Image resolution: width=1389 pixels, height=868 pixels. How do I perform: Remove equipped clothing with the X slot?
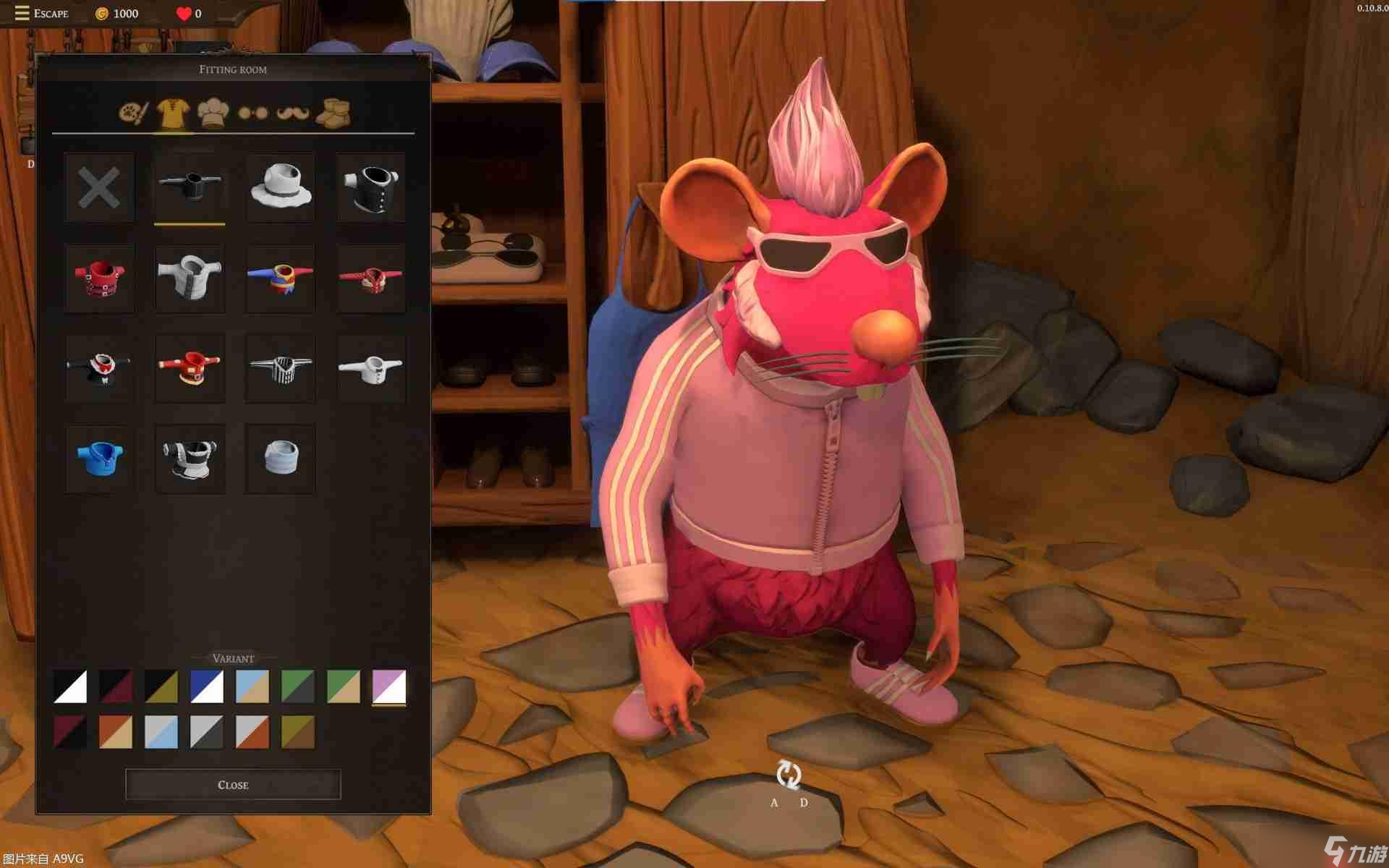tap(99, 188)
